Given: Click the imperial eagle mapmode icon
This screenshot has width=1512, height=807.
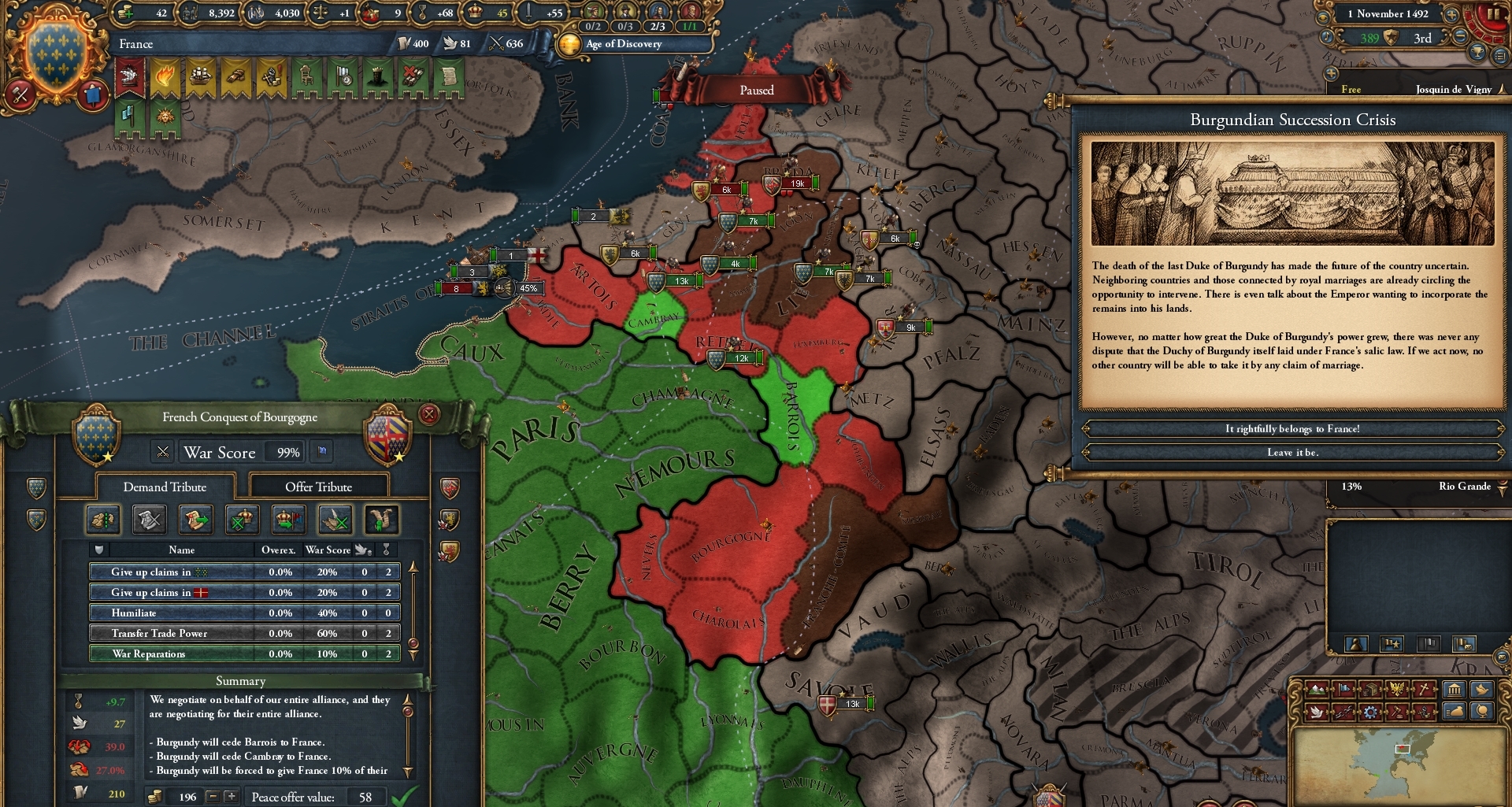Looking at the screenshot, I should pyautogui.click(x=1397, y=688).
